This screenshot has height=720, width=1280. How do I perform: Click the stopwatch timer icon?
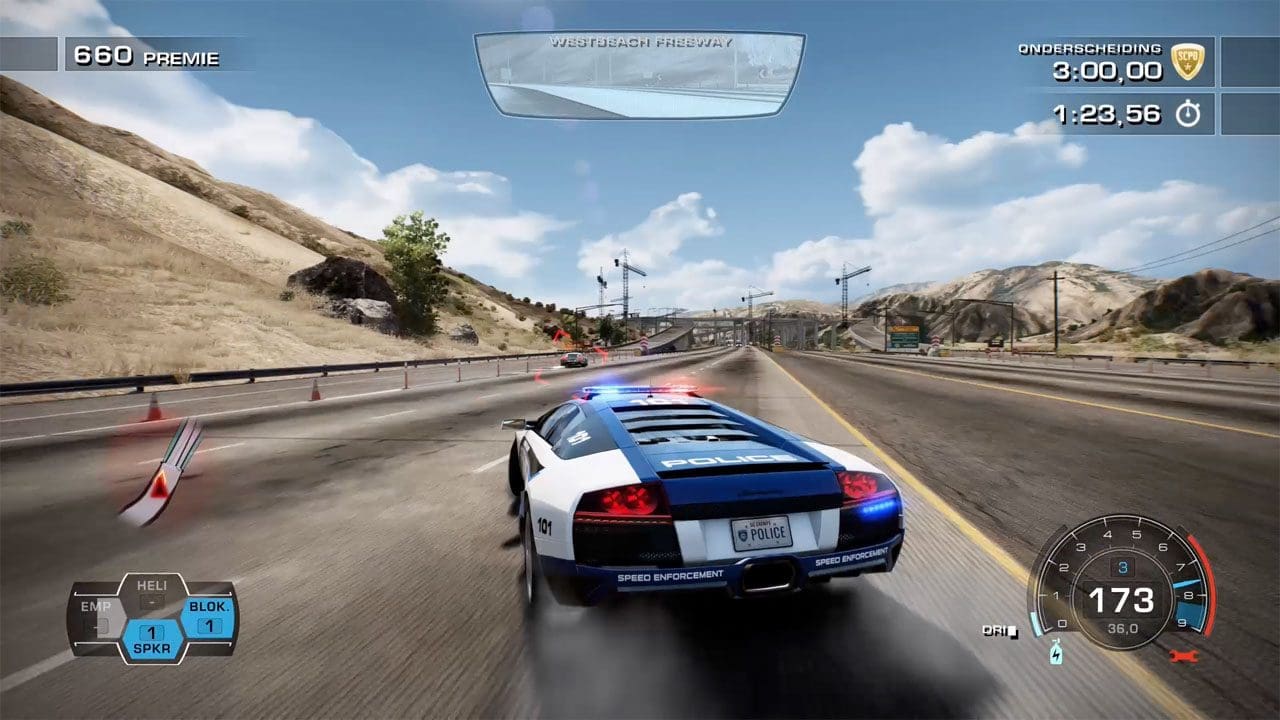click(1187, 114)
